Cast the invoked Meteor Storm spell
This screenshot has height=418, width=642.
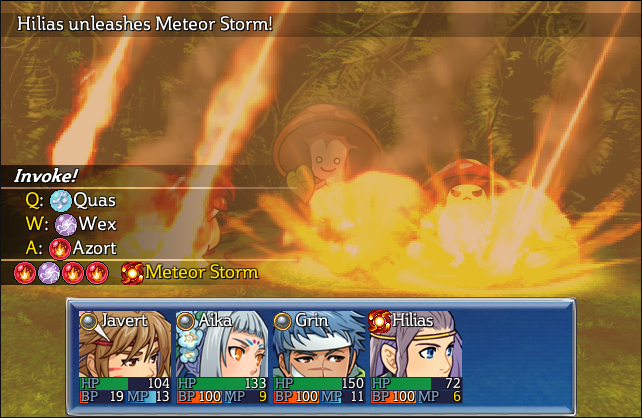tap(190, 272)
